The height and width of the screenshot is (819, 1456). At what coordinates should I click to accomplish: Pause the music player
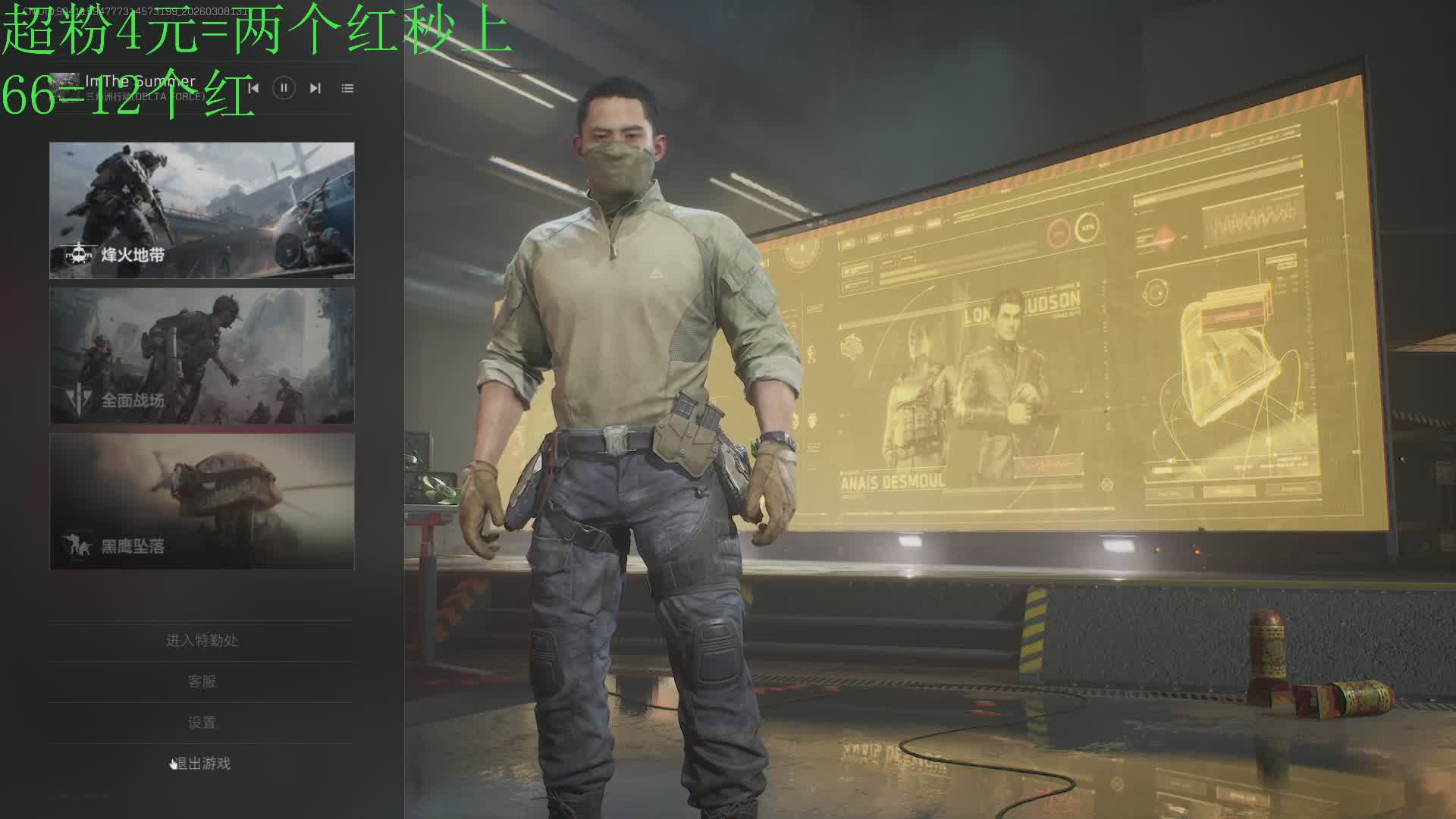284,89
